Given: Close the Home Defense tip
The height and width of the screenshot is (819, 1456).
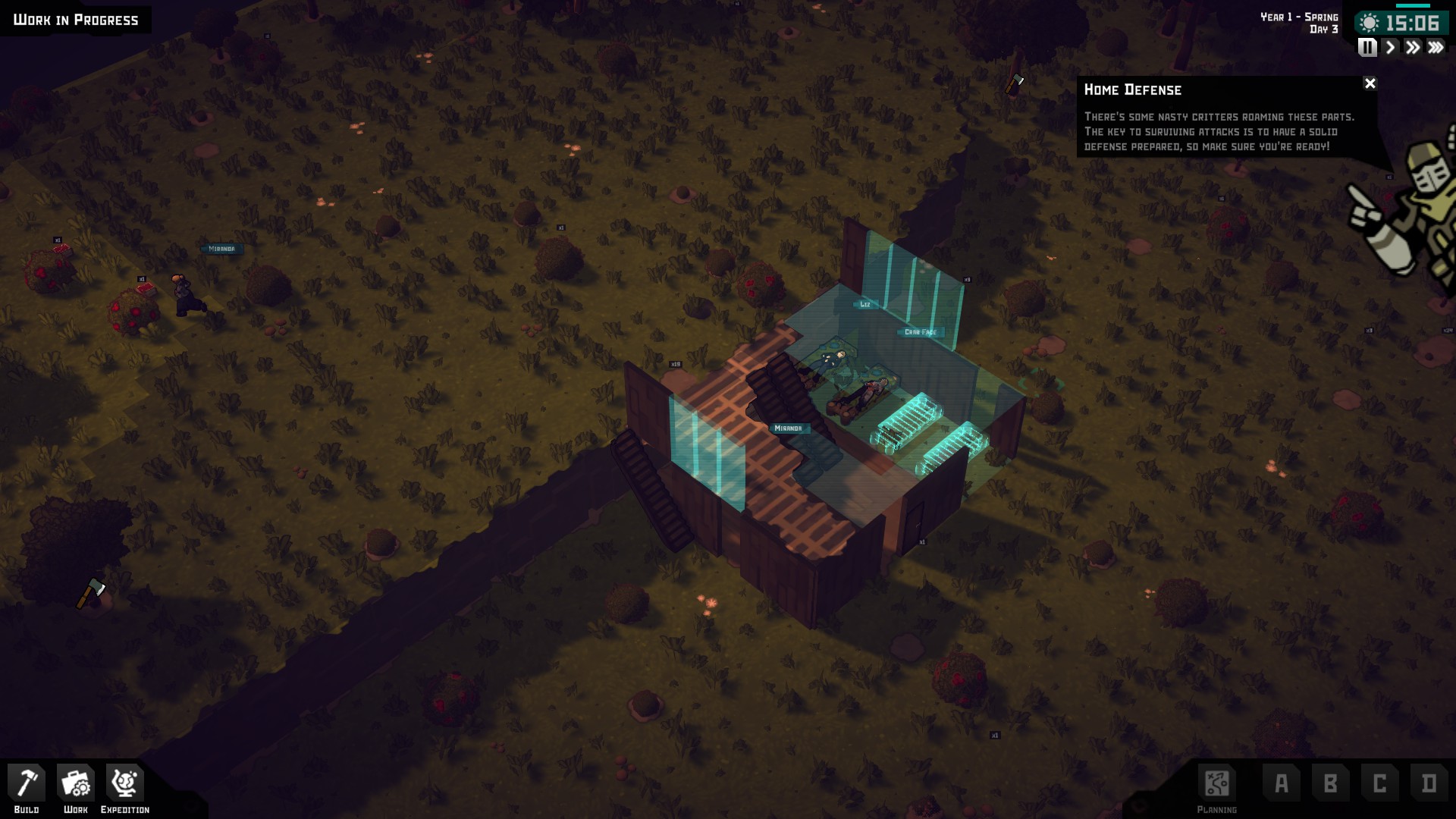Looking at the screenshot, I should point(1370,83).
